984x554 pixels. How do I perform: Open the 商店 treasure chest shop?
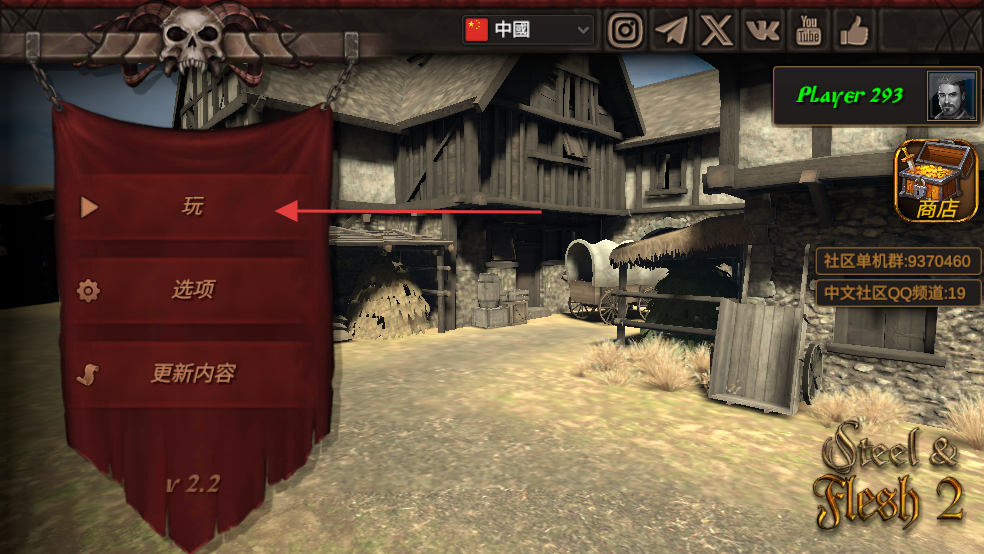(937, 181)
